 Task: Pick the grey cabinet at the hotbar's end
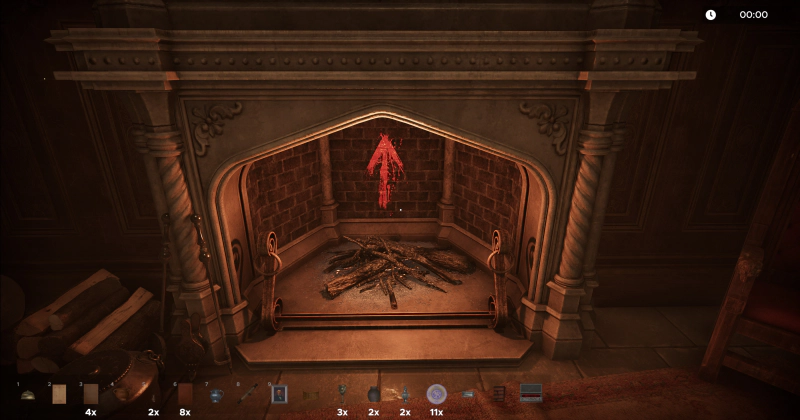click(x=531, y=393)
